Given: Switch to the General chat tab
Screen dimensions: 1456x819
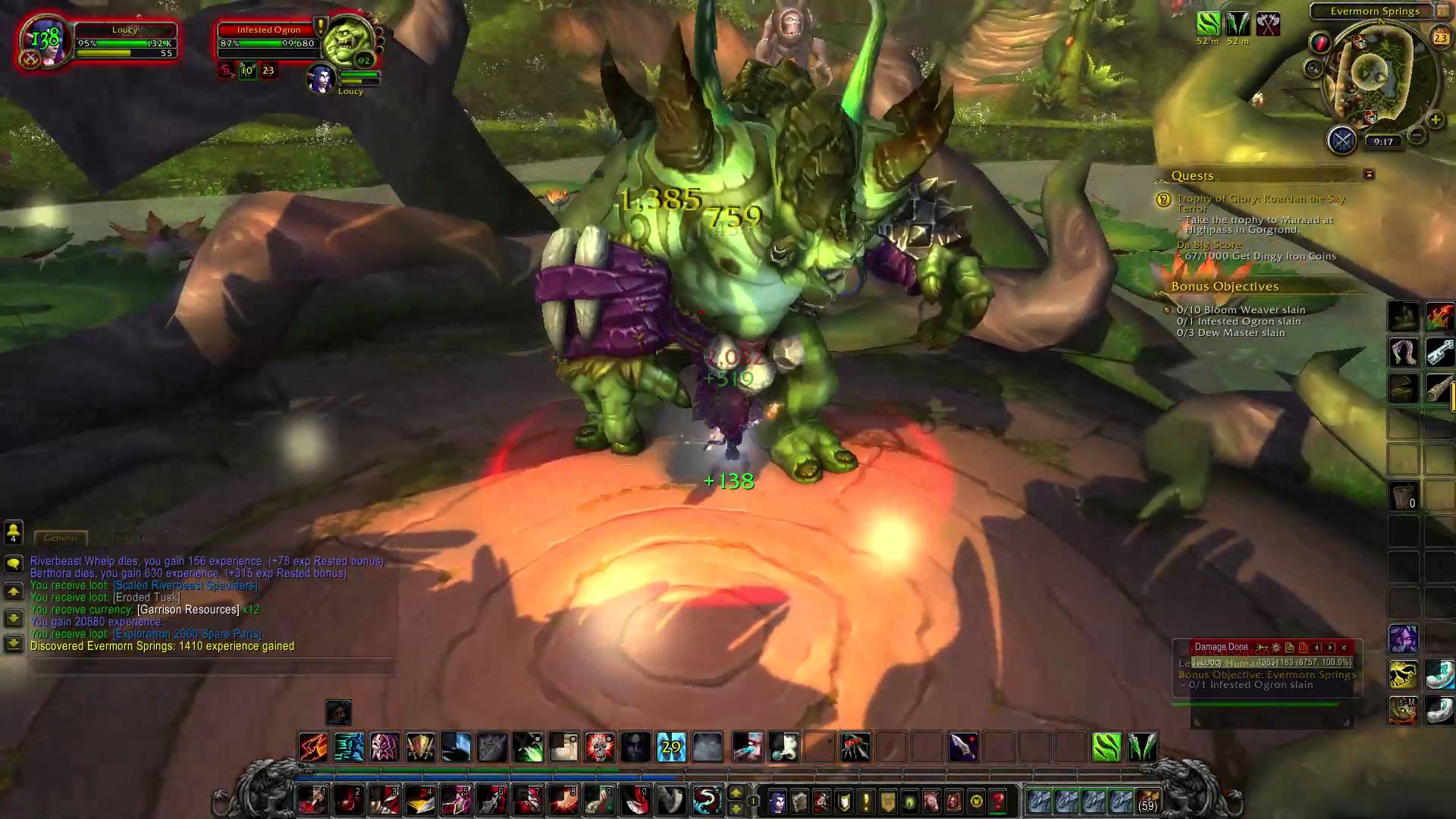Looking at the screenshot, I should point(61,538).
